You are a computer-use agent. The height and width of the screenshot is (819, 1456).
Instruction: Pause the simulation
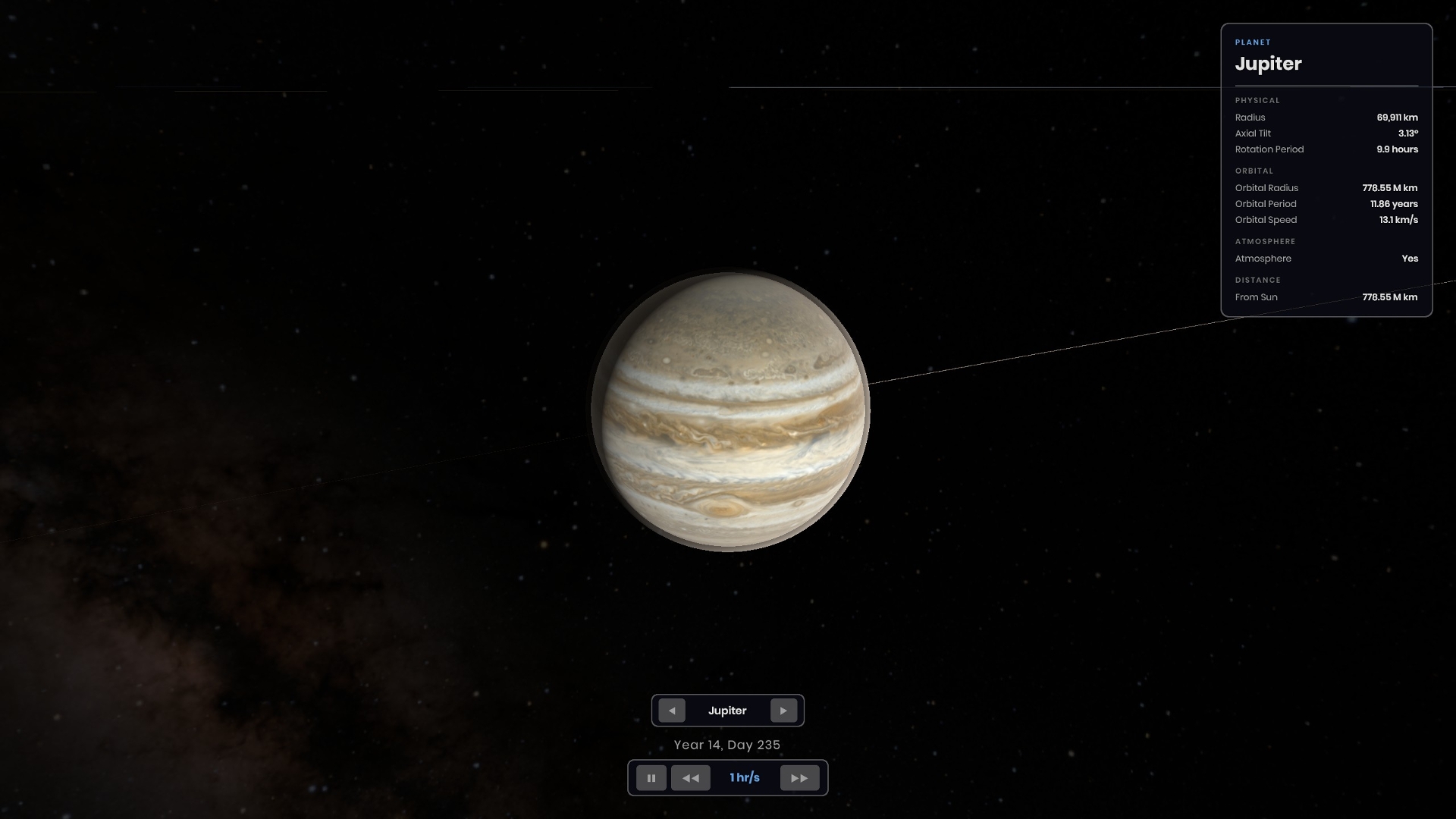[x=651, y=778]
